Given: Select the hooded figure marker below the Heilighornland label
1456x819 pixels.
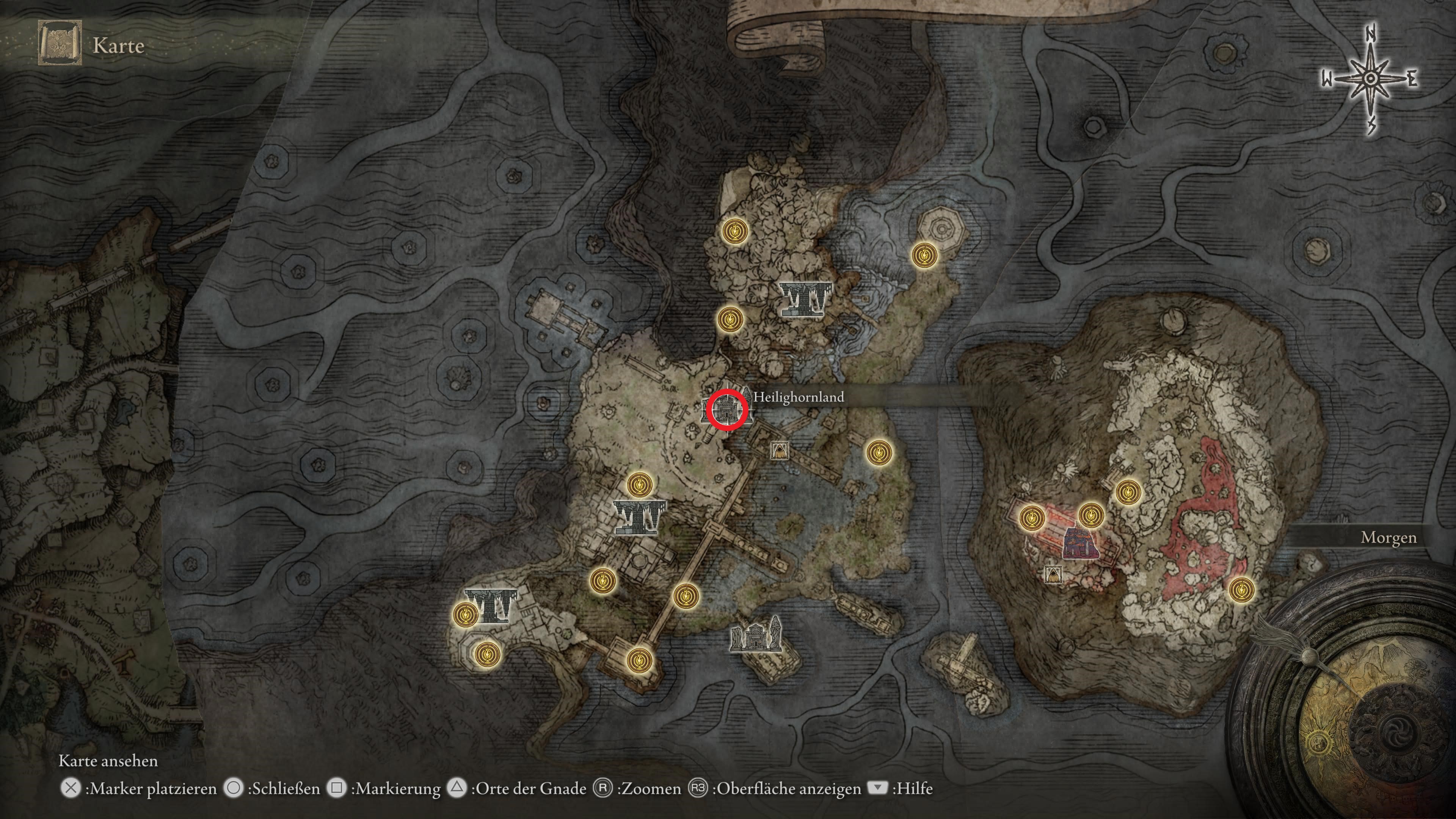Looking at the screenshot, I should tap(780, 450).
